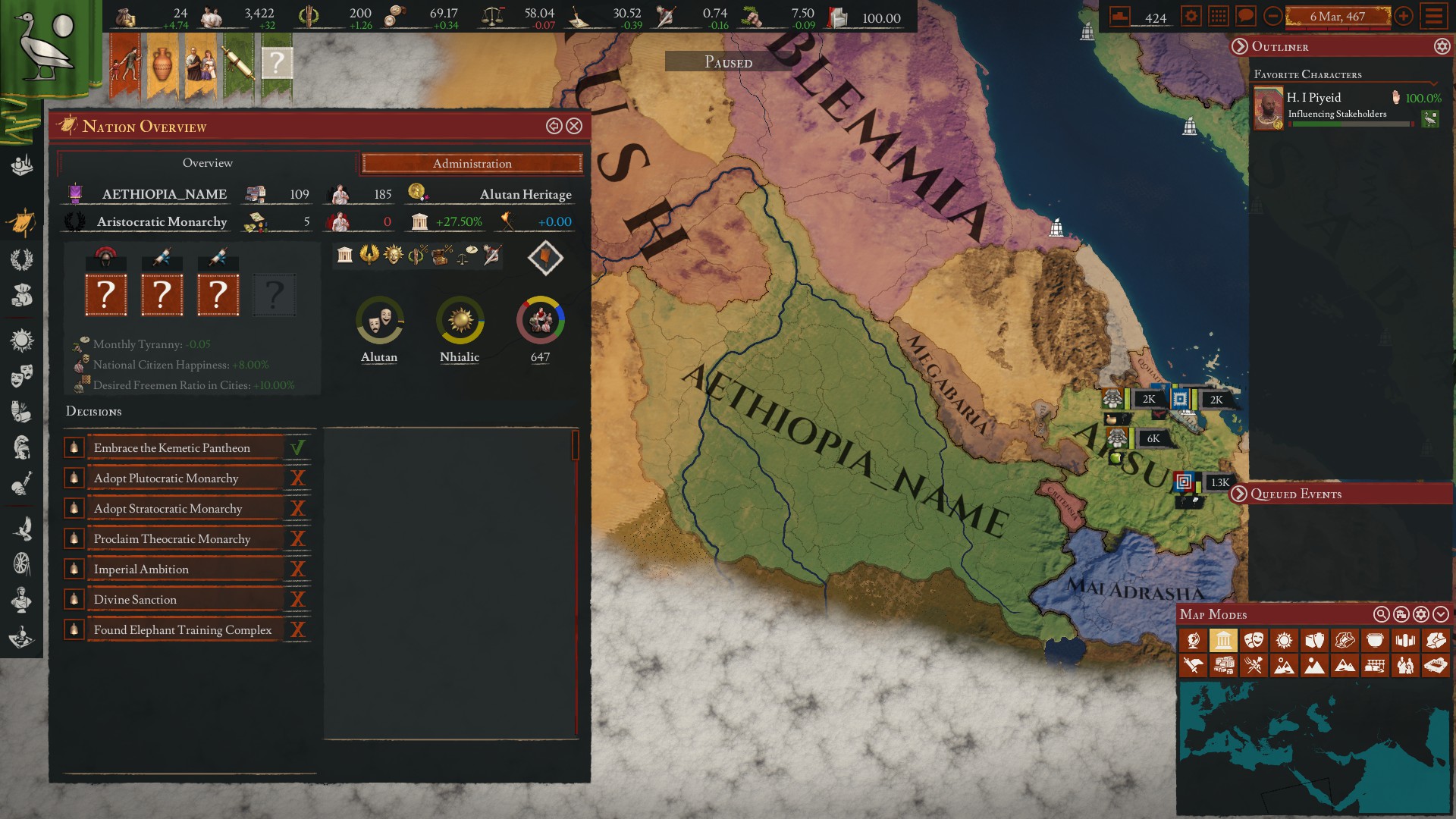Toggle availability of Divine Sanction decision
Screen dimensions: 1456x819
[x=299, y=599]
